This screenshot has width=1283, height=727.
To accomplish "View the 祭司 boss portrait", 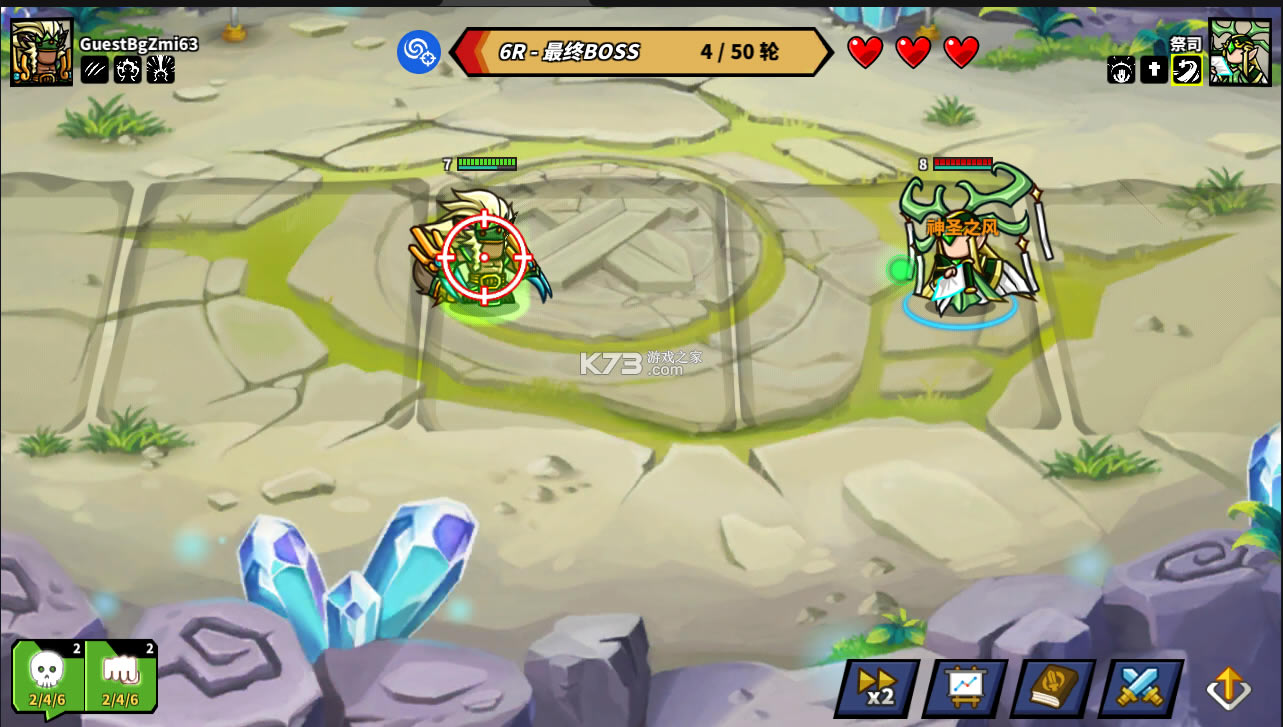I will click(x=1240, y=51).
